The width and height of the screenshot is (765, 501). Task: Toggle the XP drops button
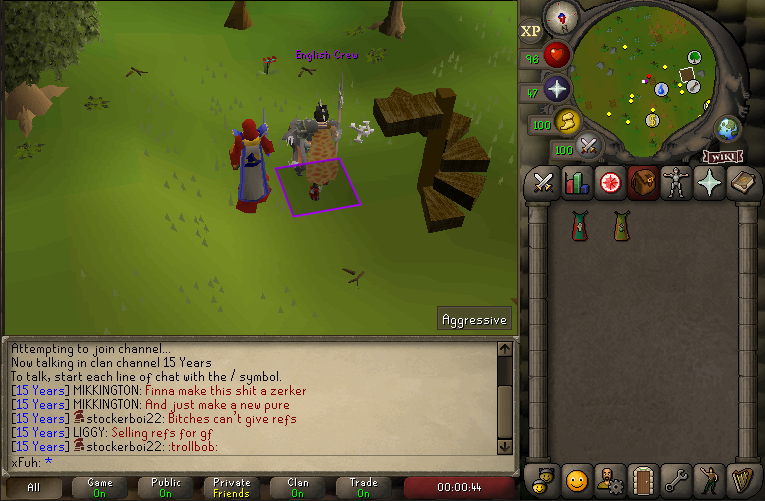530,31
